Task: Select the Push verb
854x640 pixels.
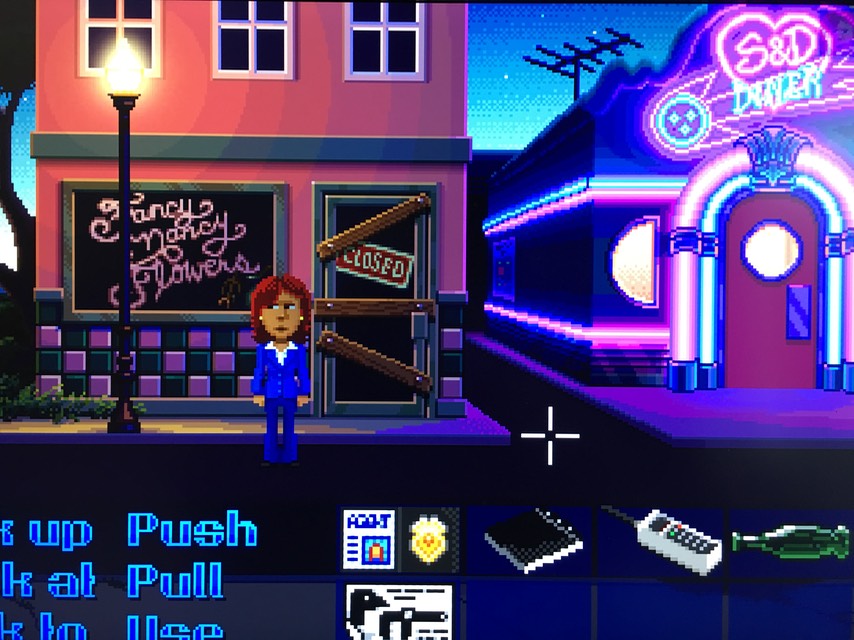Action: [192, 530]
